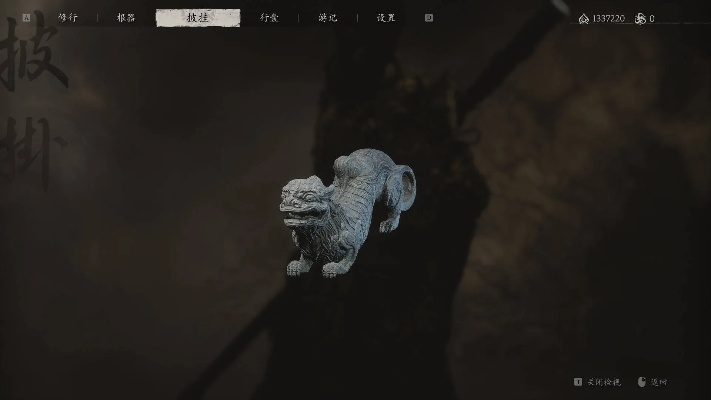Show the 行囊 inventory tab

269,18
